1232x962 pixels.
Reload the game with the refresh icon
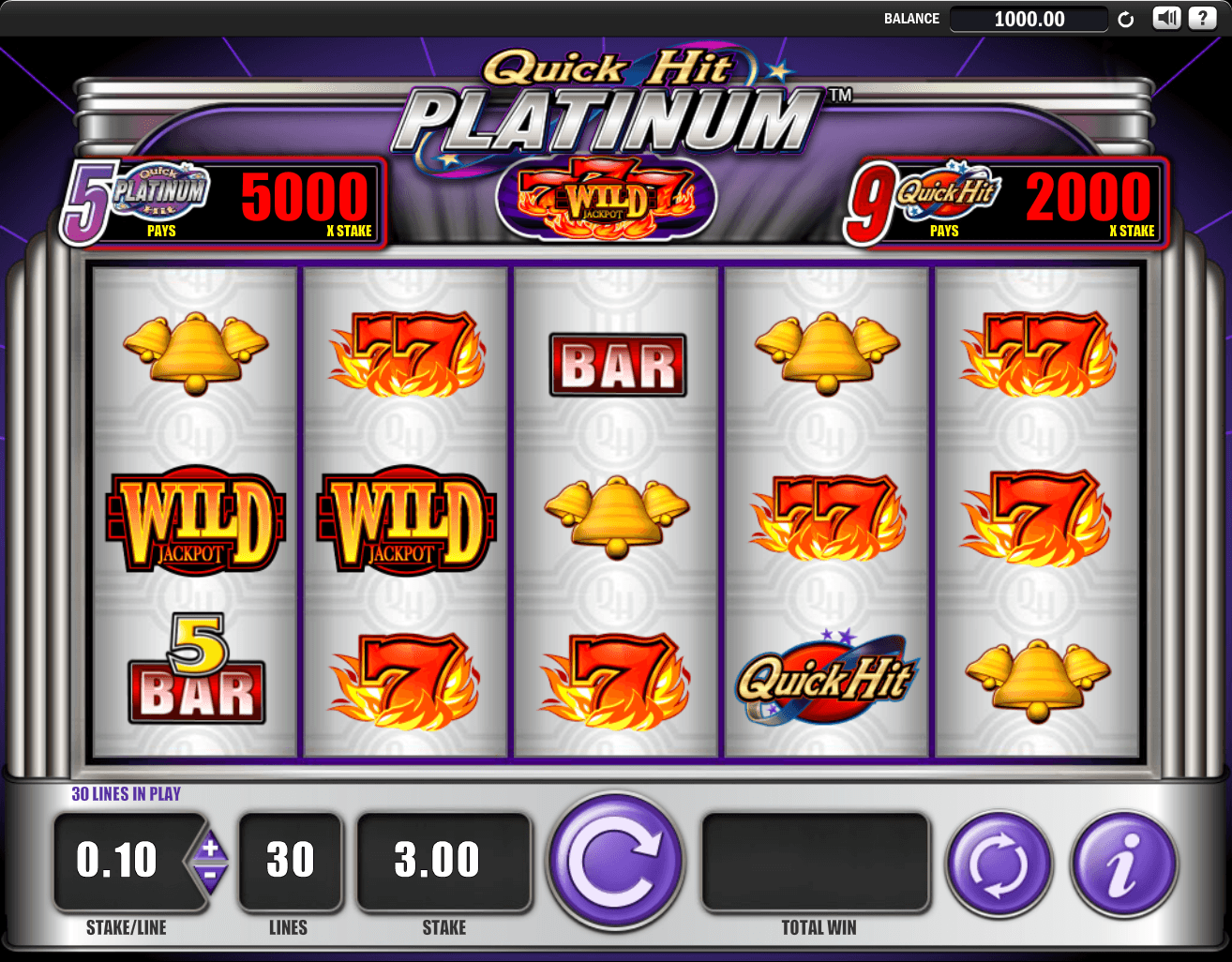1126,18
